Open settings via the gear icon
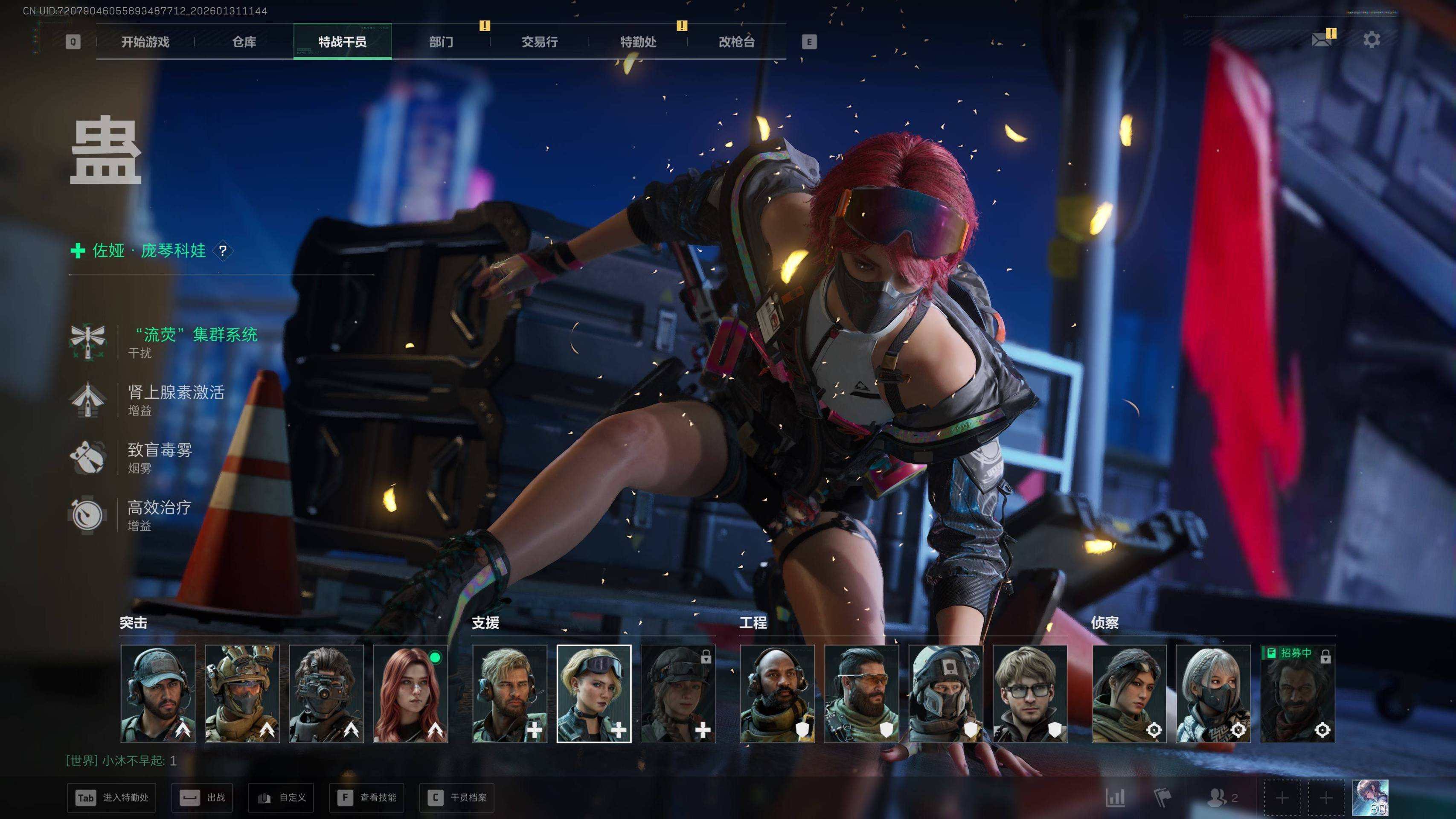 tap(1372, 40)
